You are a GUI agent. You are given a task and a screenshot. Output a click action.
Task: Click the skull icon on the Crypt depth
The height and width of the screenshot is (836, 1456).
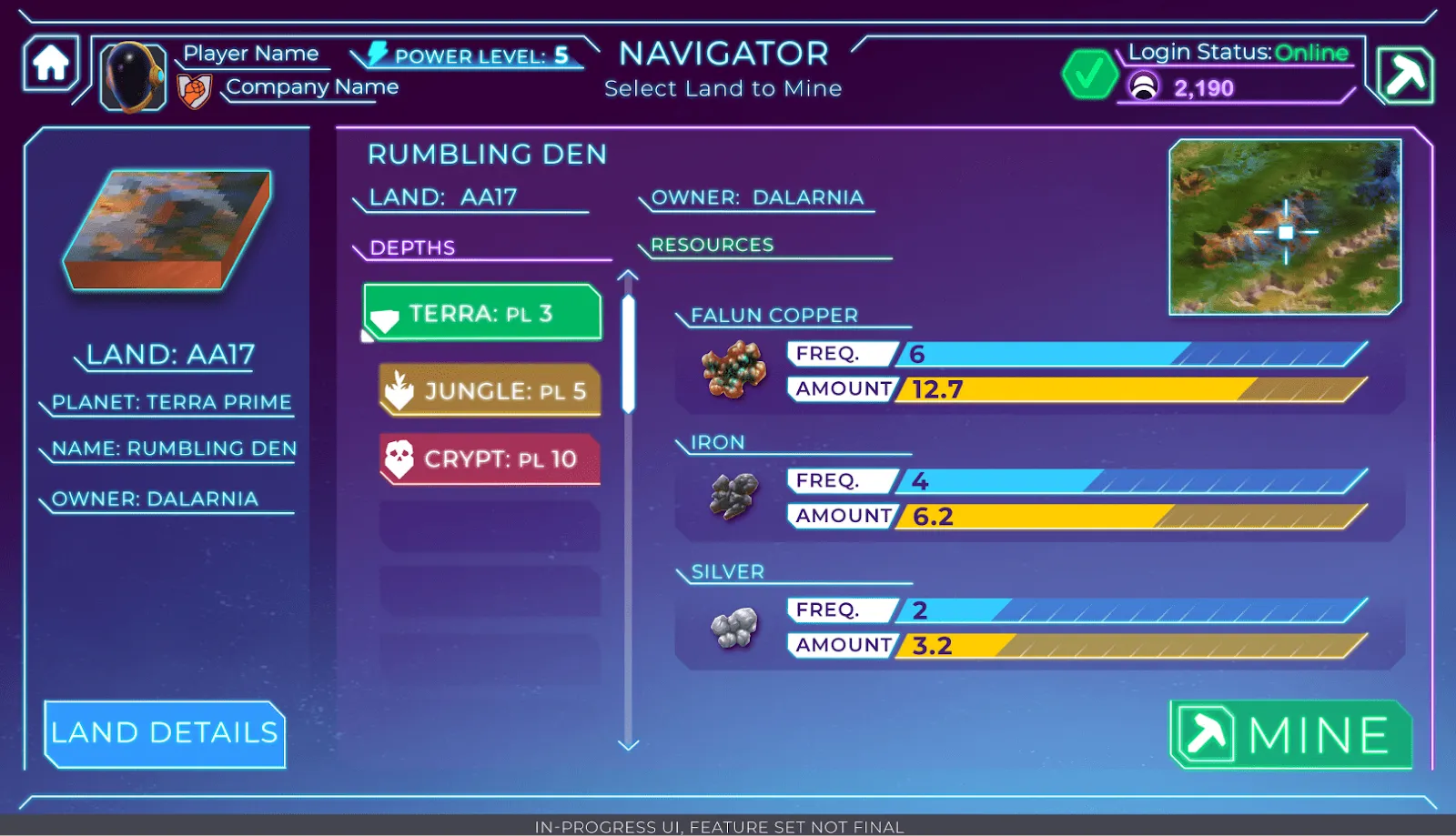[401, 459]
